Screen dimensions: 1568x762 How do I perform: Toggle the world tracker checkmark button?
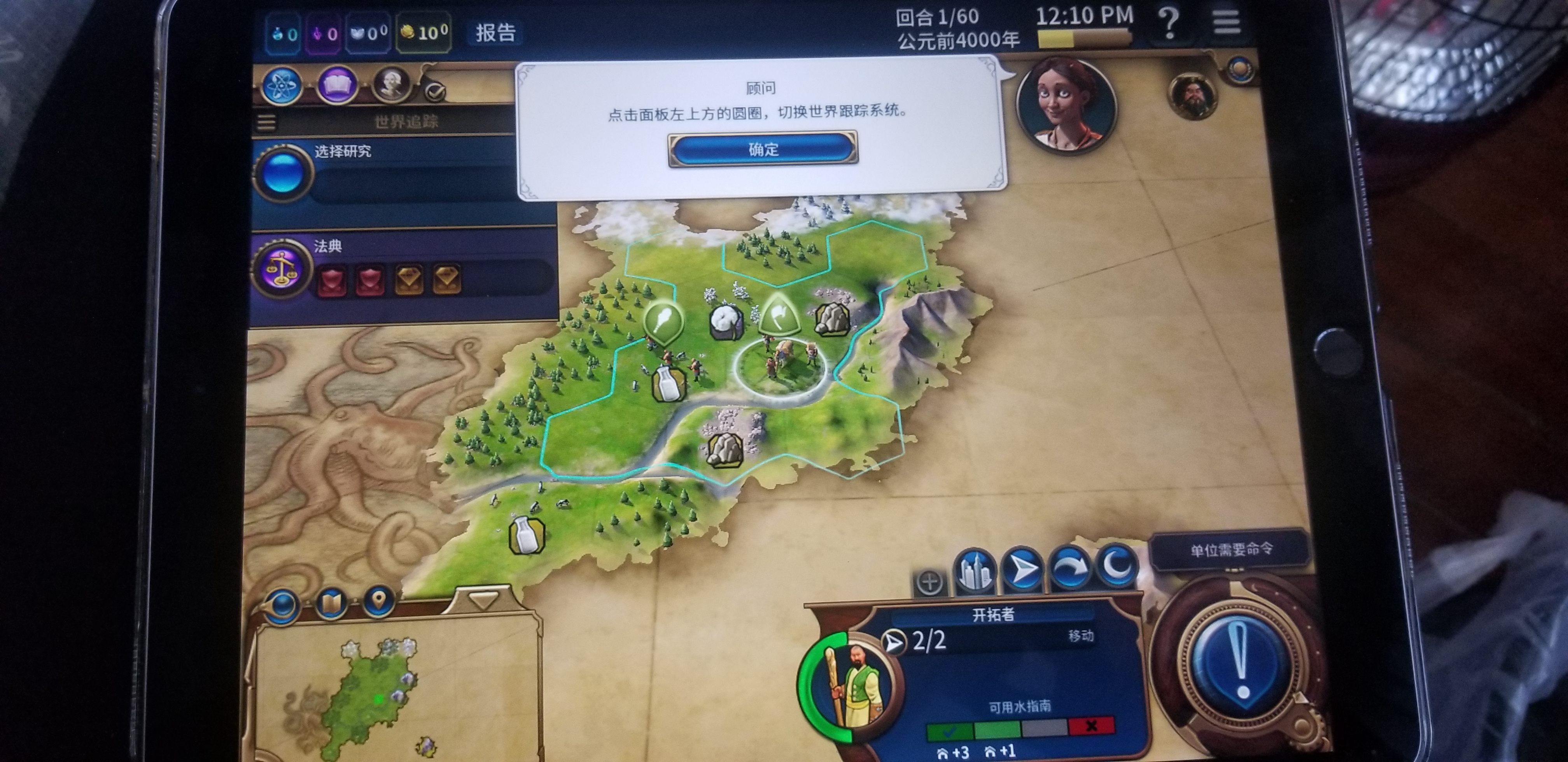point(435,92)
